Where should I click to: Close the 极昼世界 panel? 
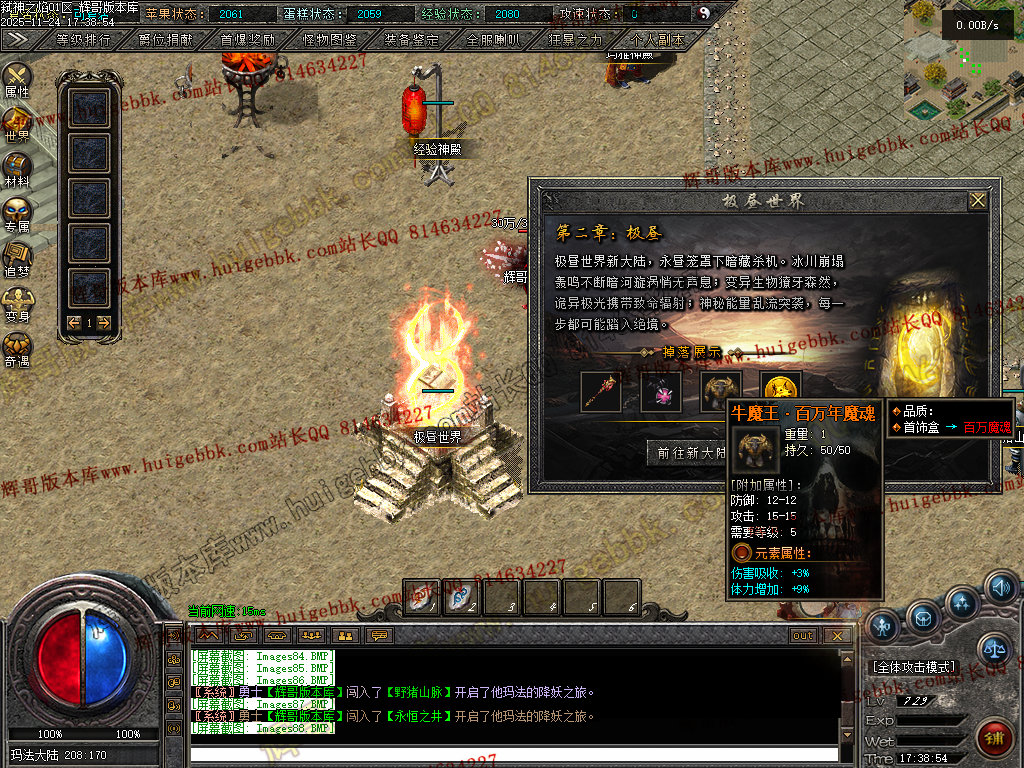click(x=977, y=201)
